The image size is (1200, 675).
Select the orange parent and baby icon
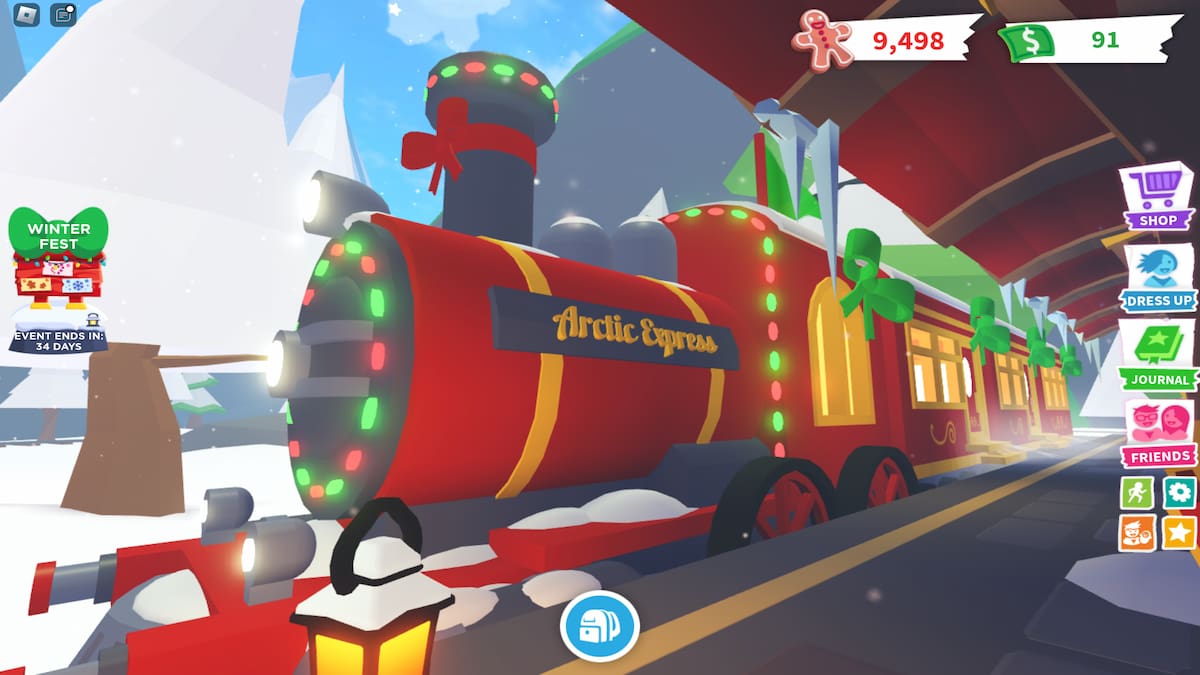pyautogui.click(x=1137, y=533)
